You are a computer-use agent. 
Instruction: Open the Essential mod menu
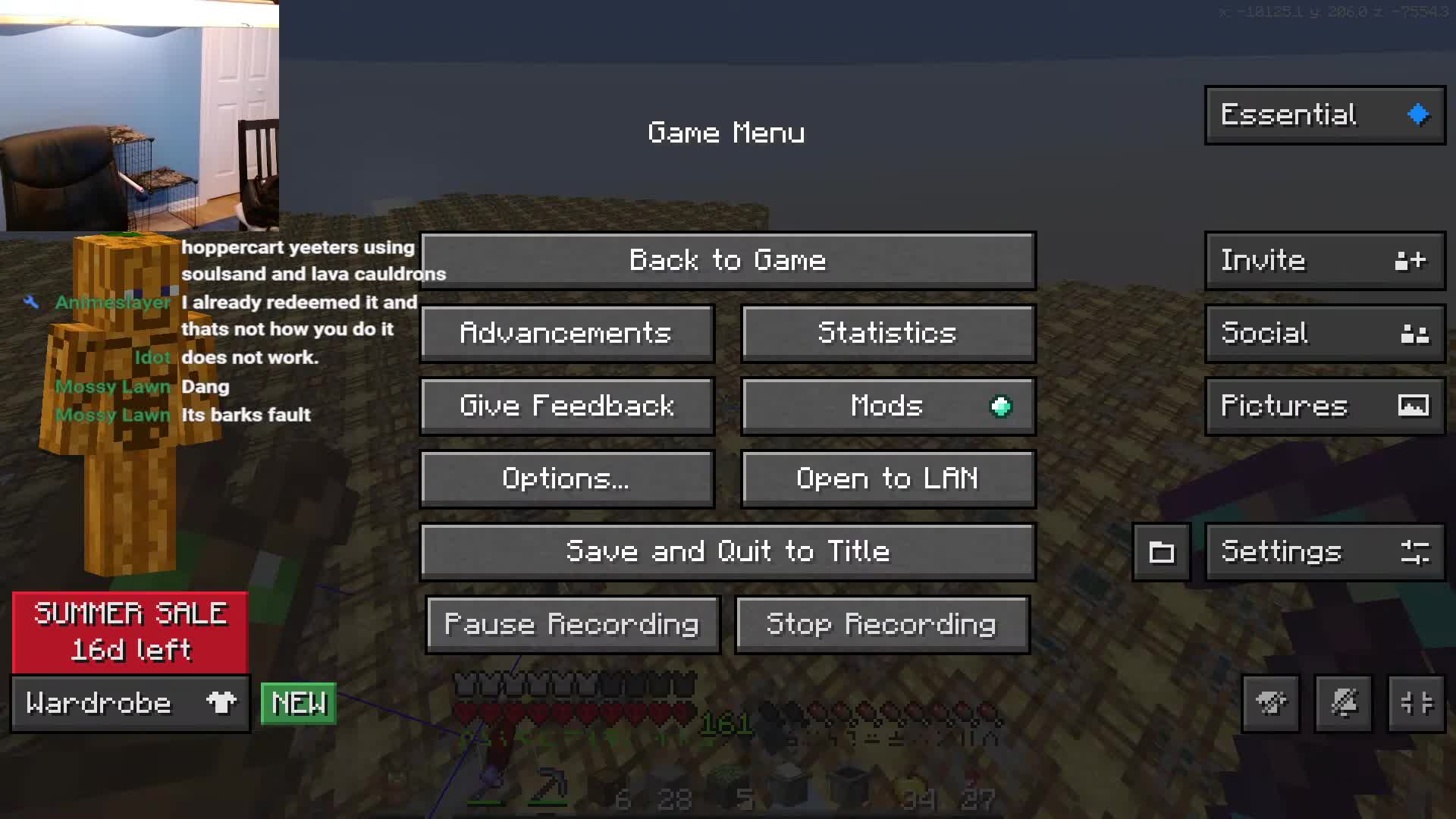(x=1323, y=115)
